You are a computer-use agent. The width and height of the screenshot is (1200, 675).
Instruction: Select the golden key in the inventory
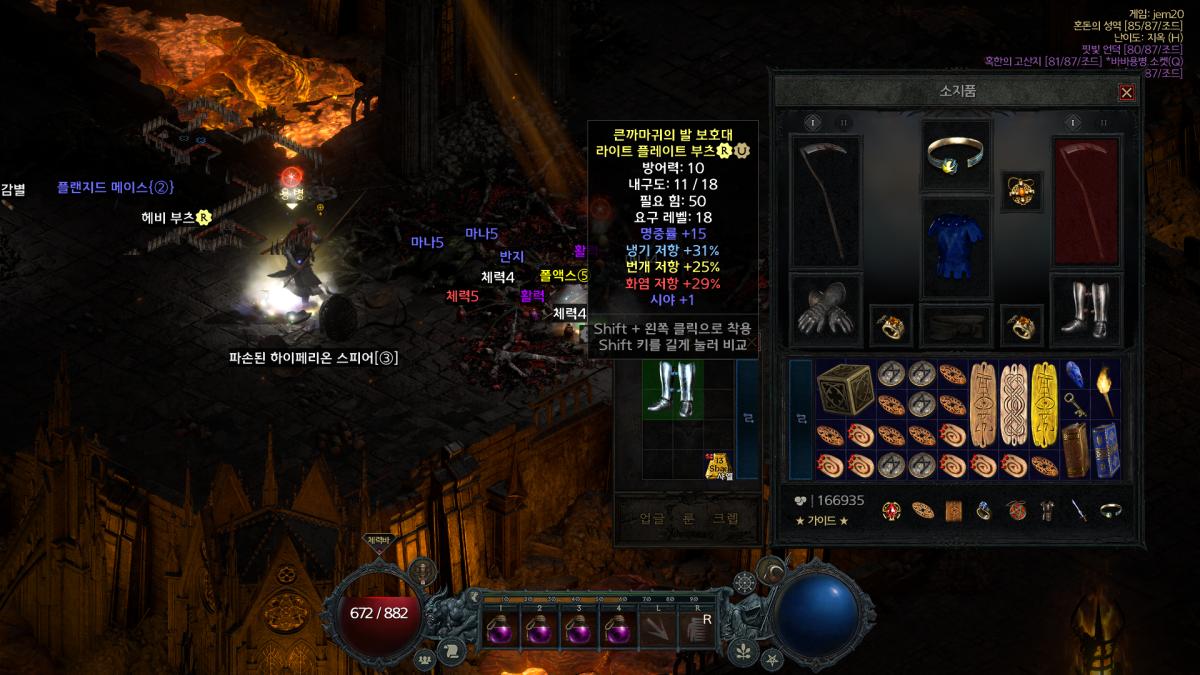1074,404
